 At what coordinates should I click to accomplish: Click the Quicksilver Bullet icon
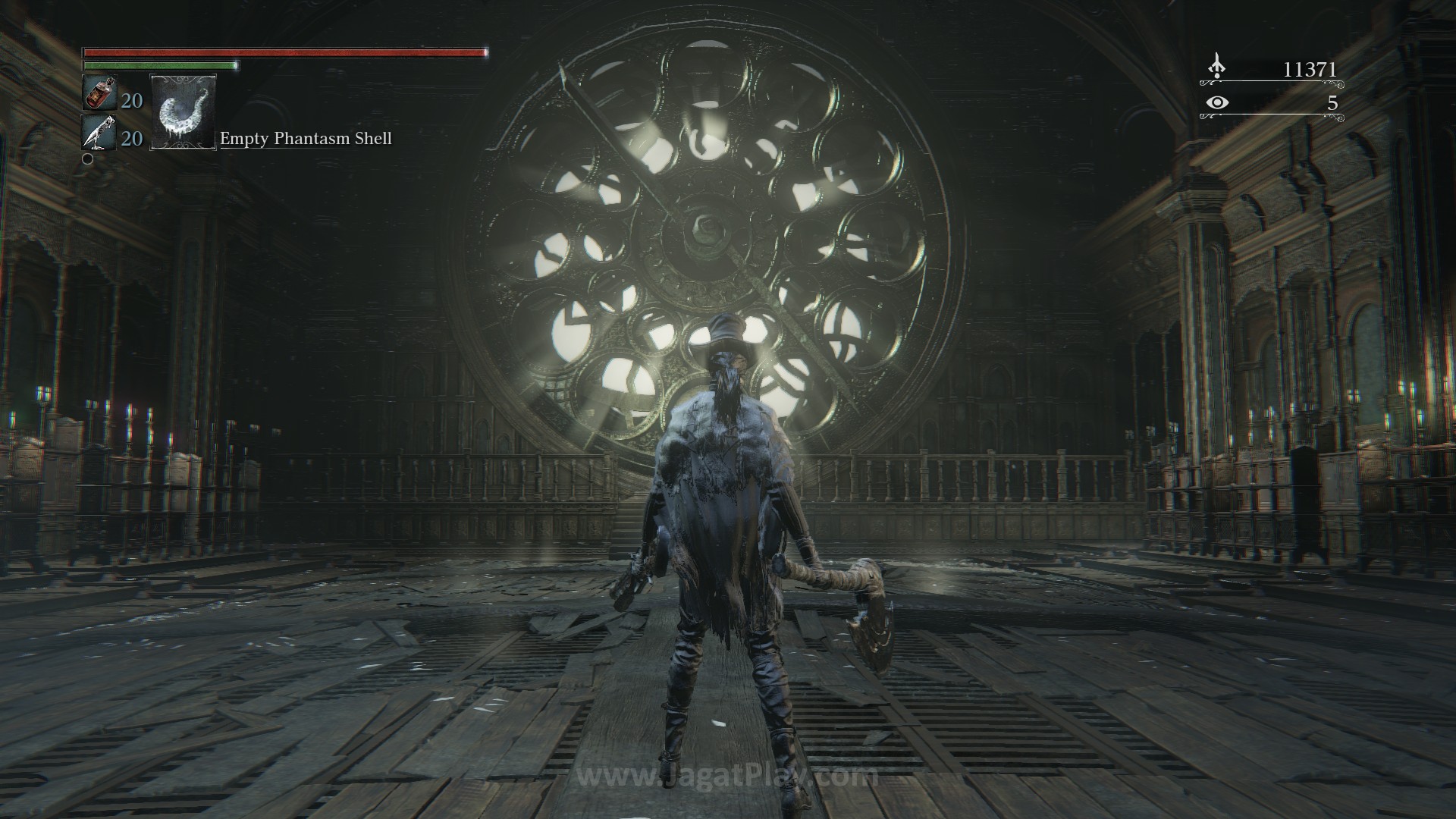(x=99, y=133)
